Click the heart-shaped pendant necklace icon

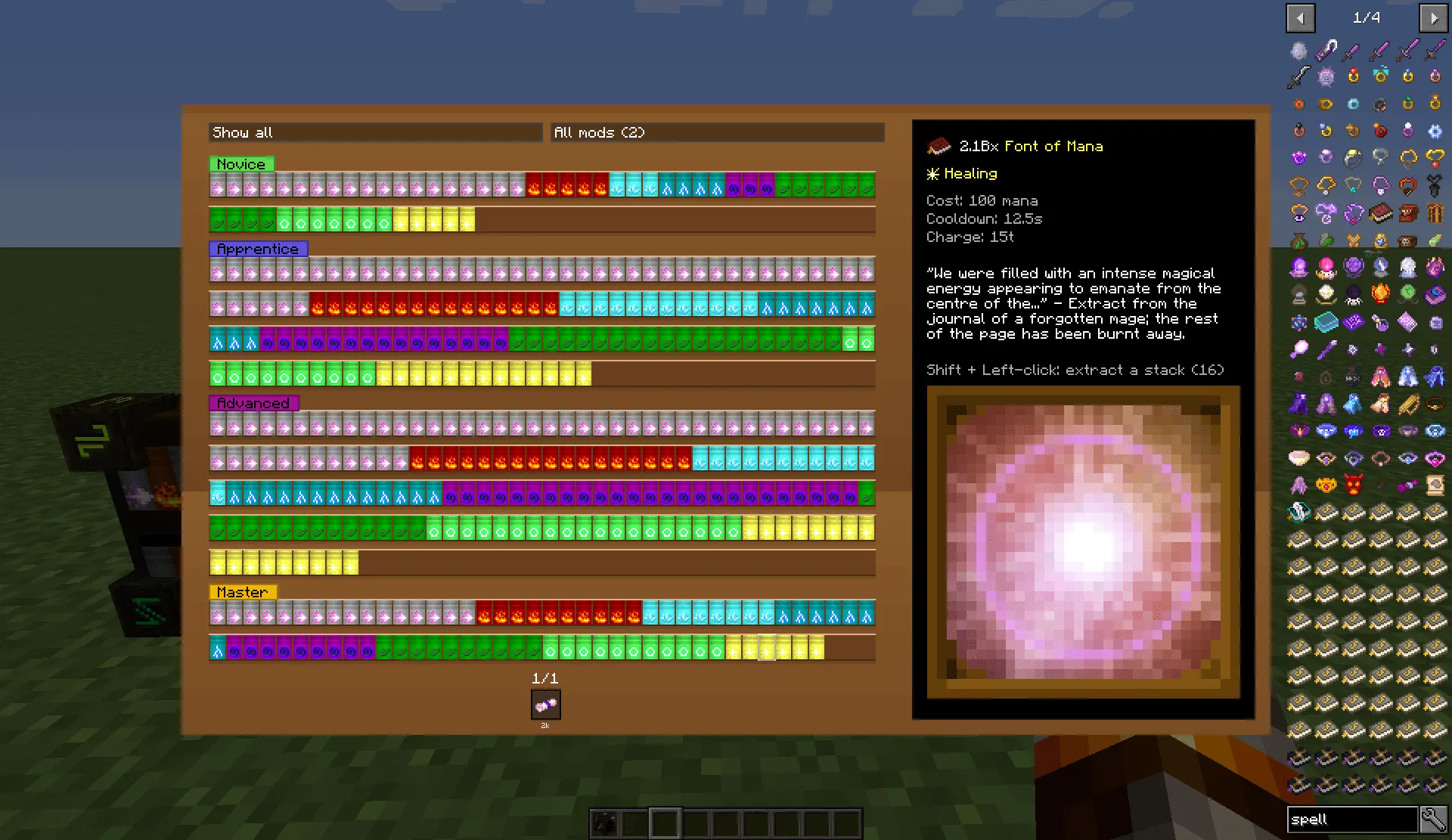(x=1435, y=158)
